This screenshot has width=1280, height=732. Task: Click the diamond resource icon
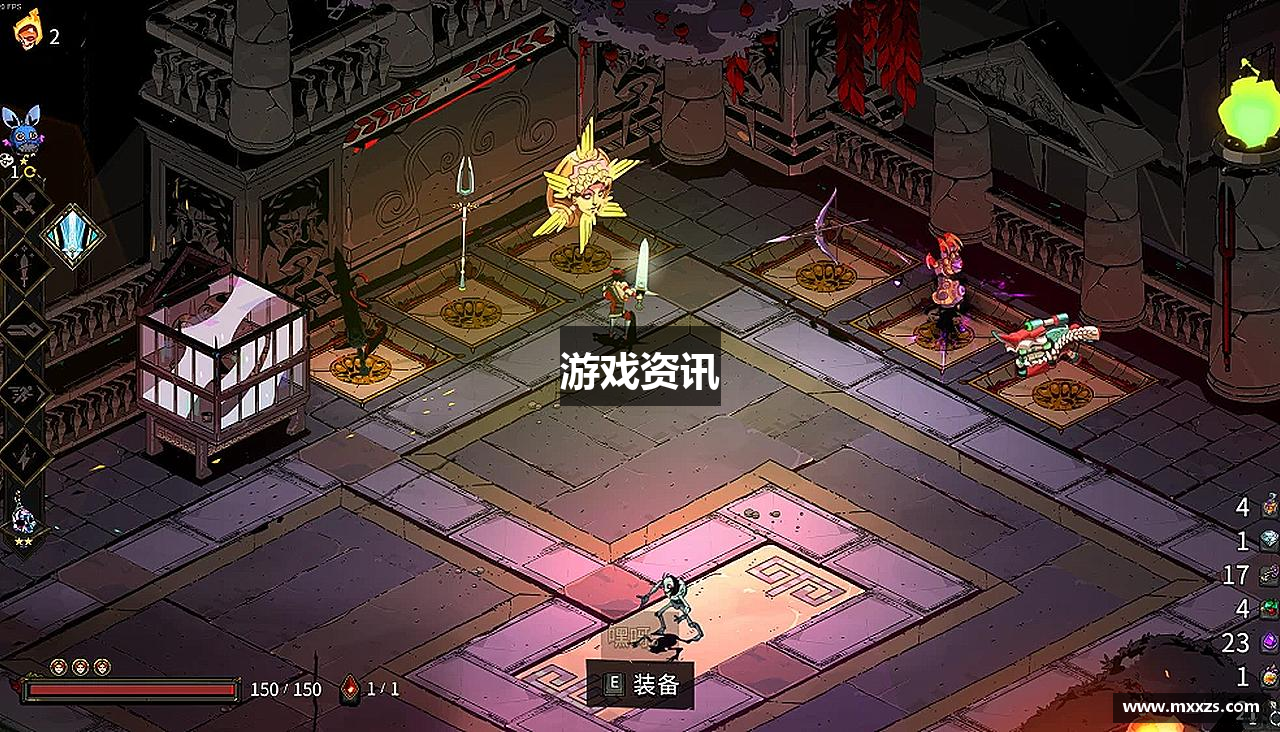point(1266,538)
